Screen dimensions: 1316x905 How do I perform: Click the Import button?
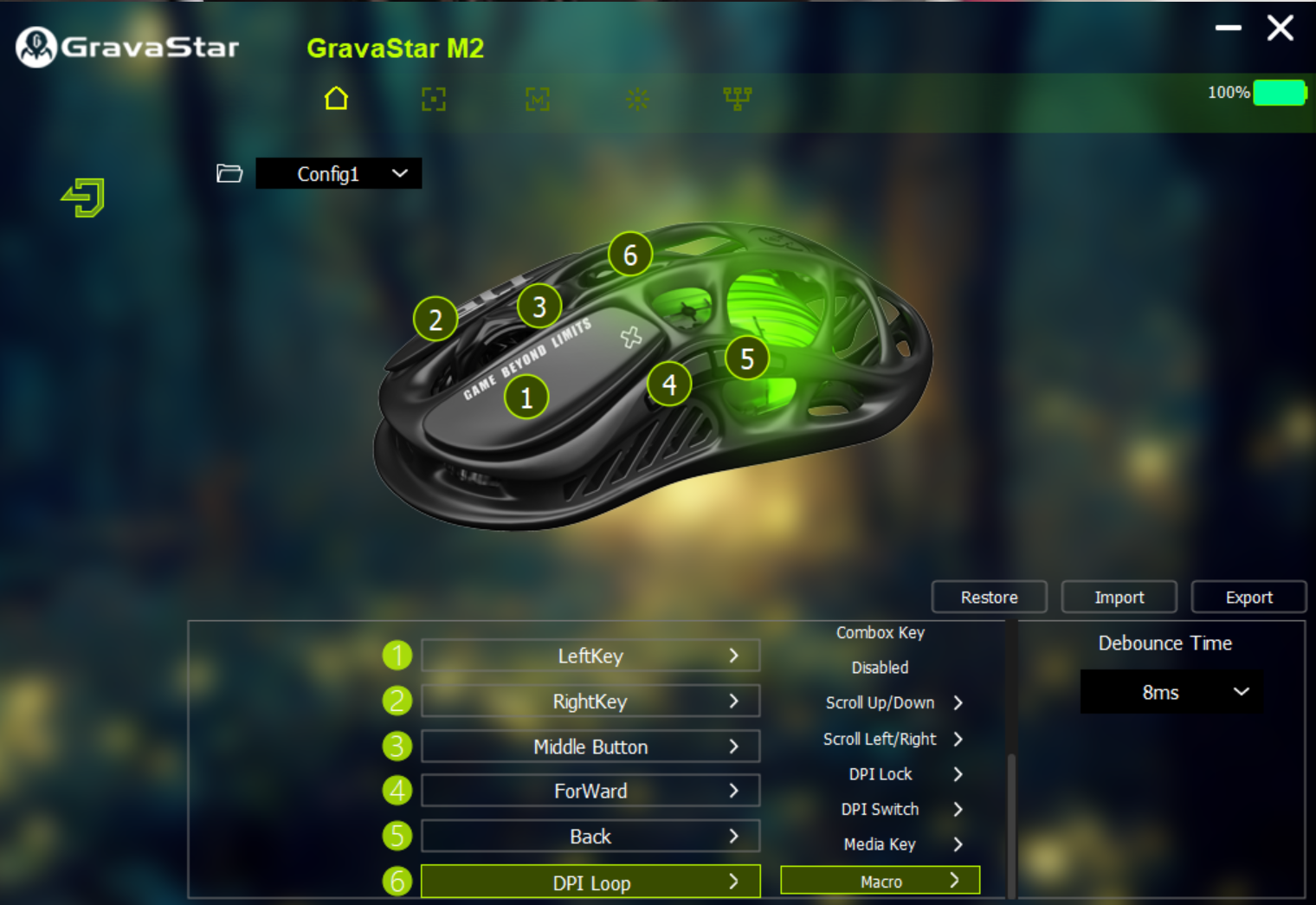tap(1119, 597)
